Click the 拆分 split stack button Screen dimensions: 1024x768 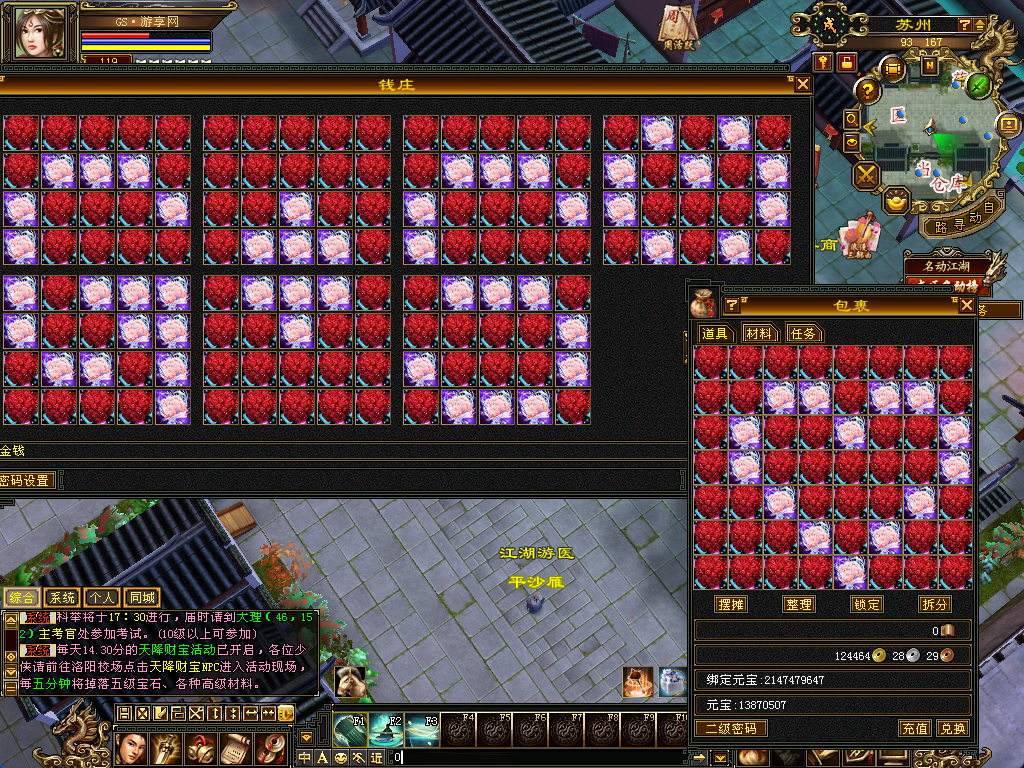click(x=934, y=604)
